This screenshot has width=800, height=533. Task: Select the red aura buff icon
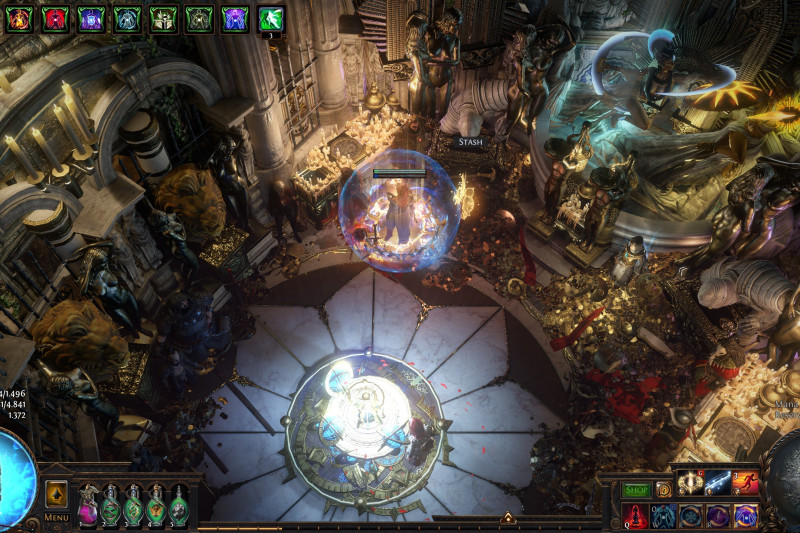pyautogui.click(x=55, y=18)
